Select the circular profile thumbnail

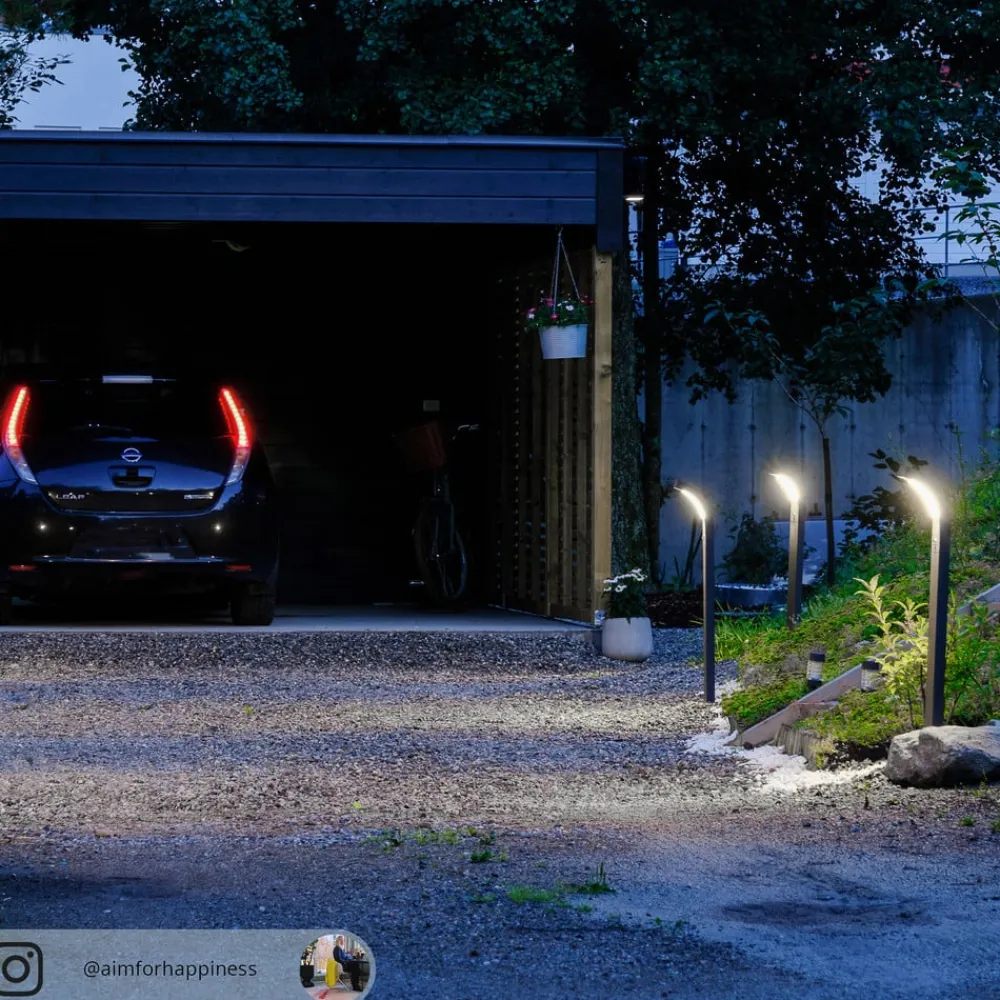point(336,966)
